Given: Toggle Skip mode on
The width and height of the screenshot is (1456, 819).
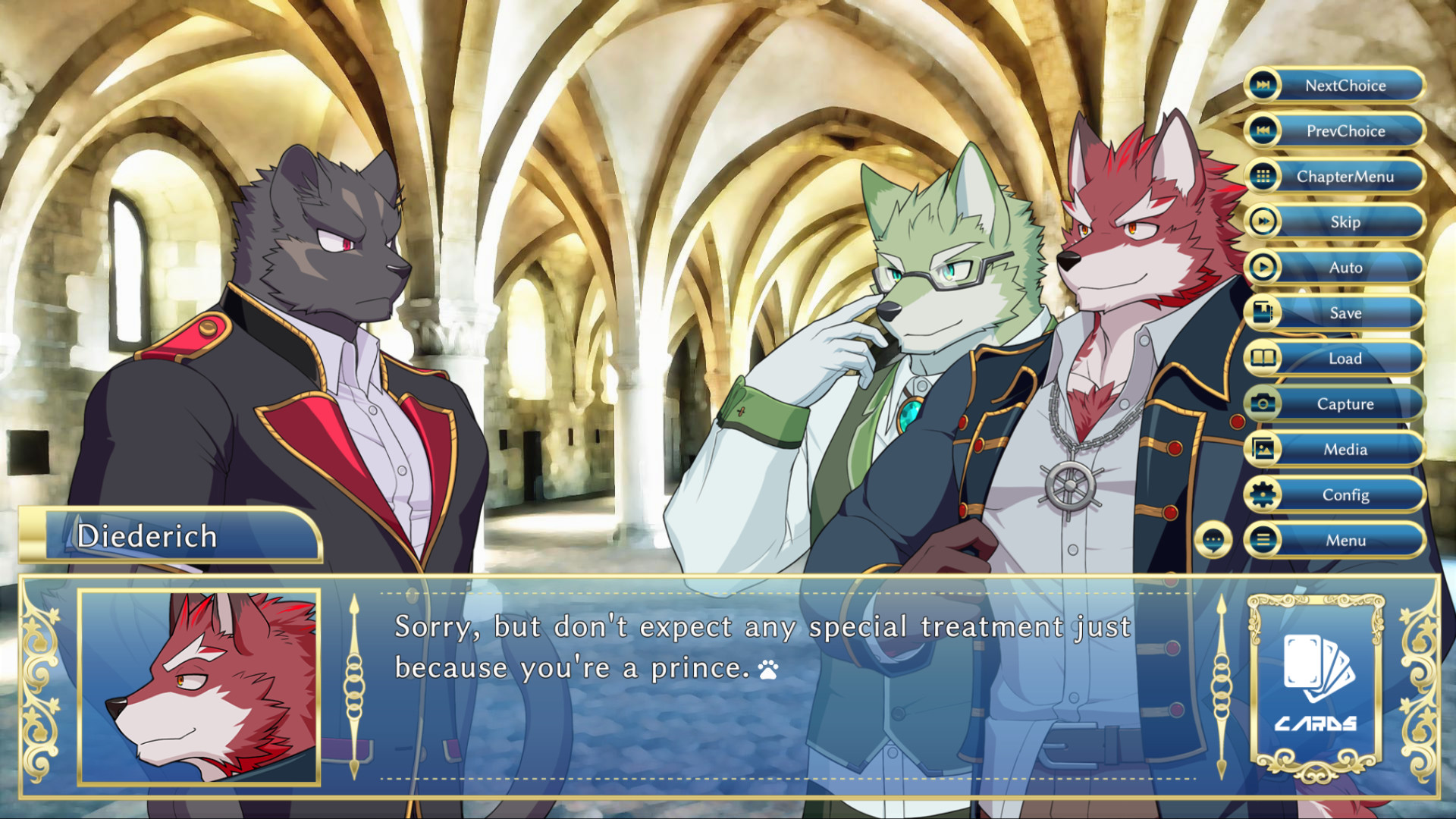Looking at the screenshot, I should (1346, 221).
